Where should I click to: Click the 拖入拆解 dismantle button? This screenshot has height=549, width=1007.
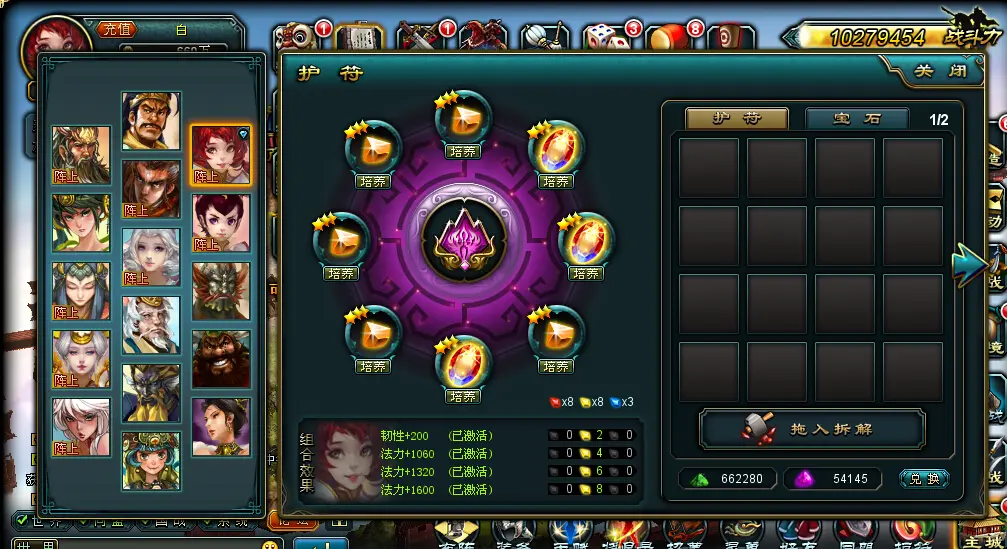tap(812, 428)
